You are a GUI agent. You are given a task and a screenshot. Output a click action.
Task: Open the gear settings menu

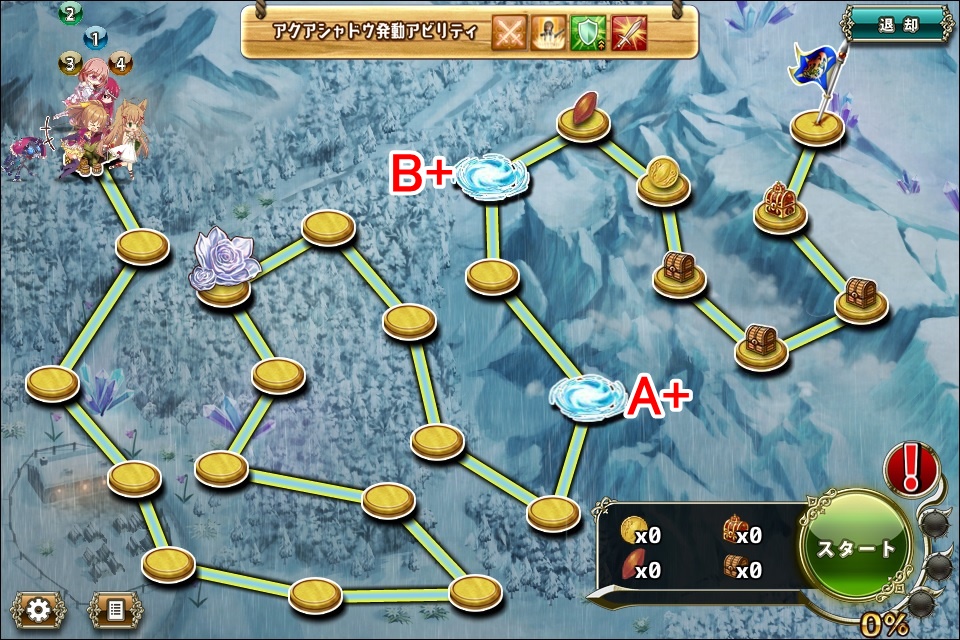[x=38, y=609]
